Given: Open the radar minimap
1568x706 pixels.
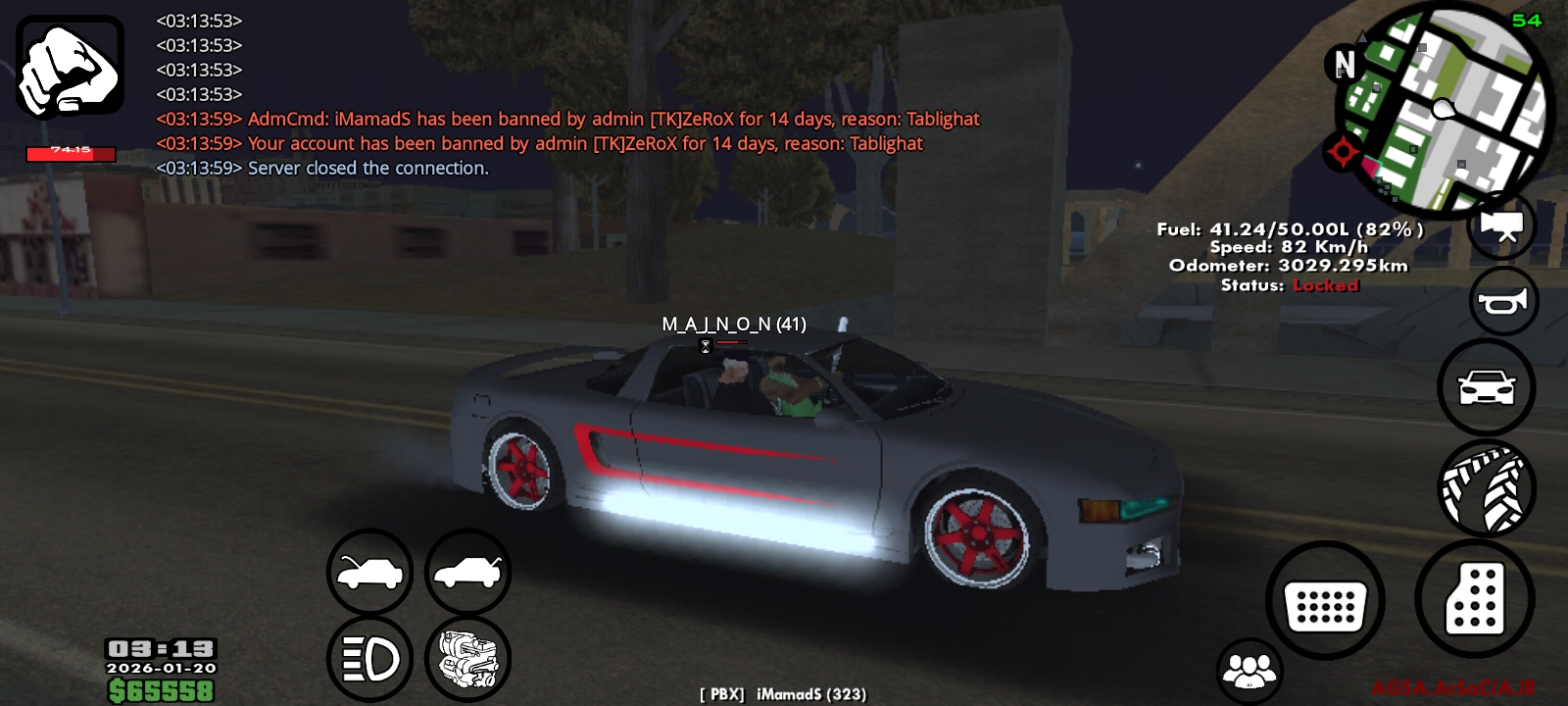Looking at the screenshot, I should pyautogui.click(x=1447, y=108).
